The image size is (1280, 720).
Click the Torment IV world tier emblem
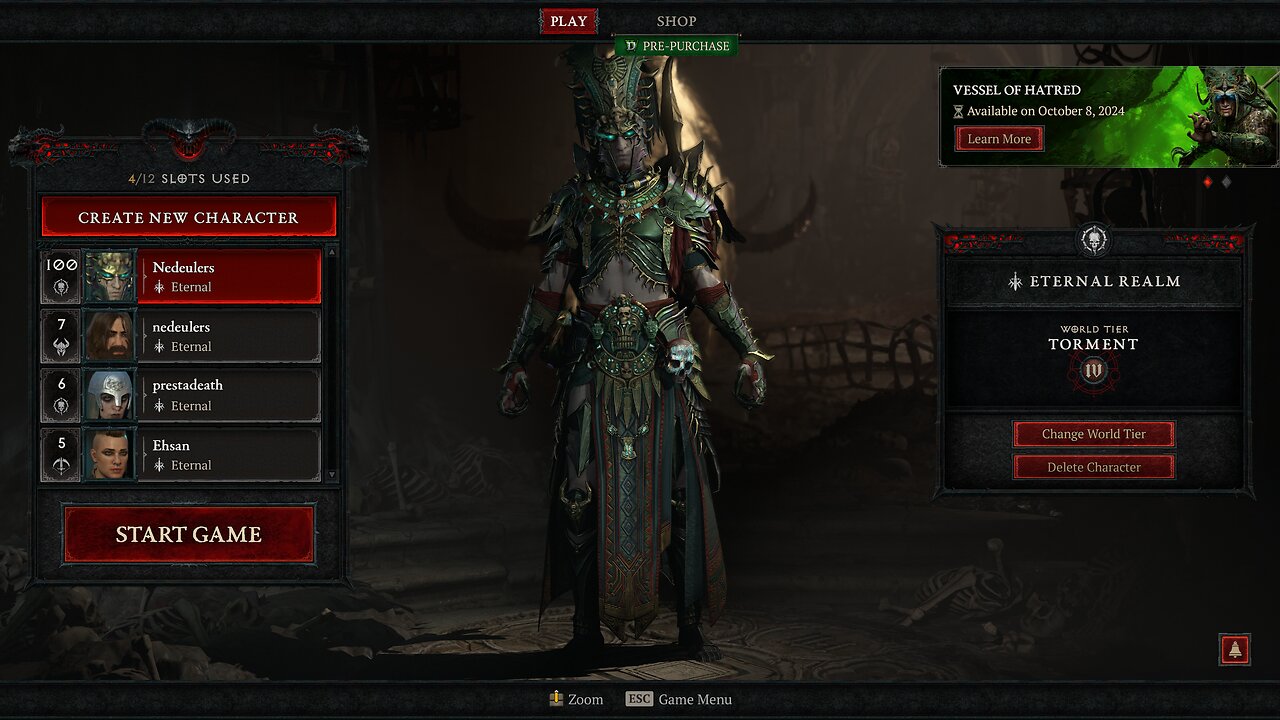[x=1093, y=370]
